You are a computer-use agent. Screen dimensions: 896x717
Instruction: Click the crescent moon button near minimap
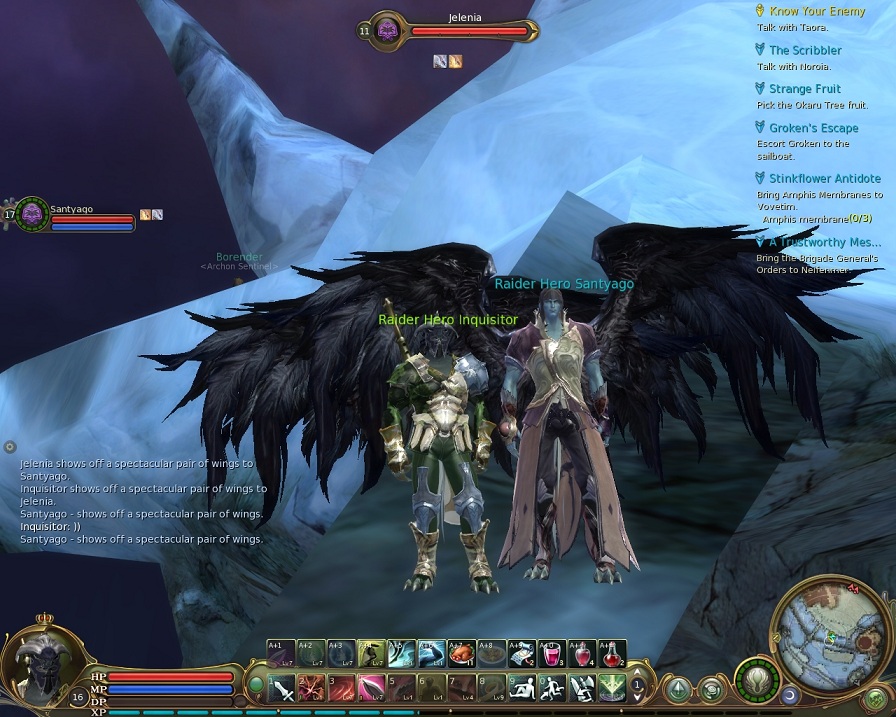click(790, 693)
